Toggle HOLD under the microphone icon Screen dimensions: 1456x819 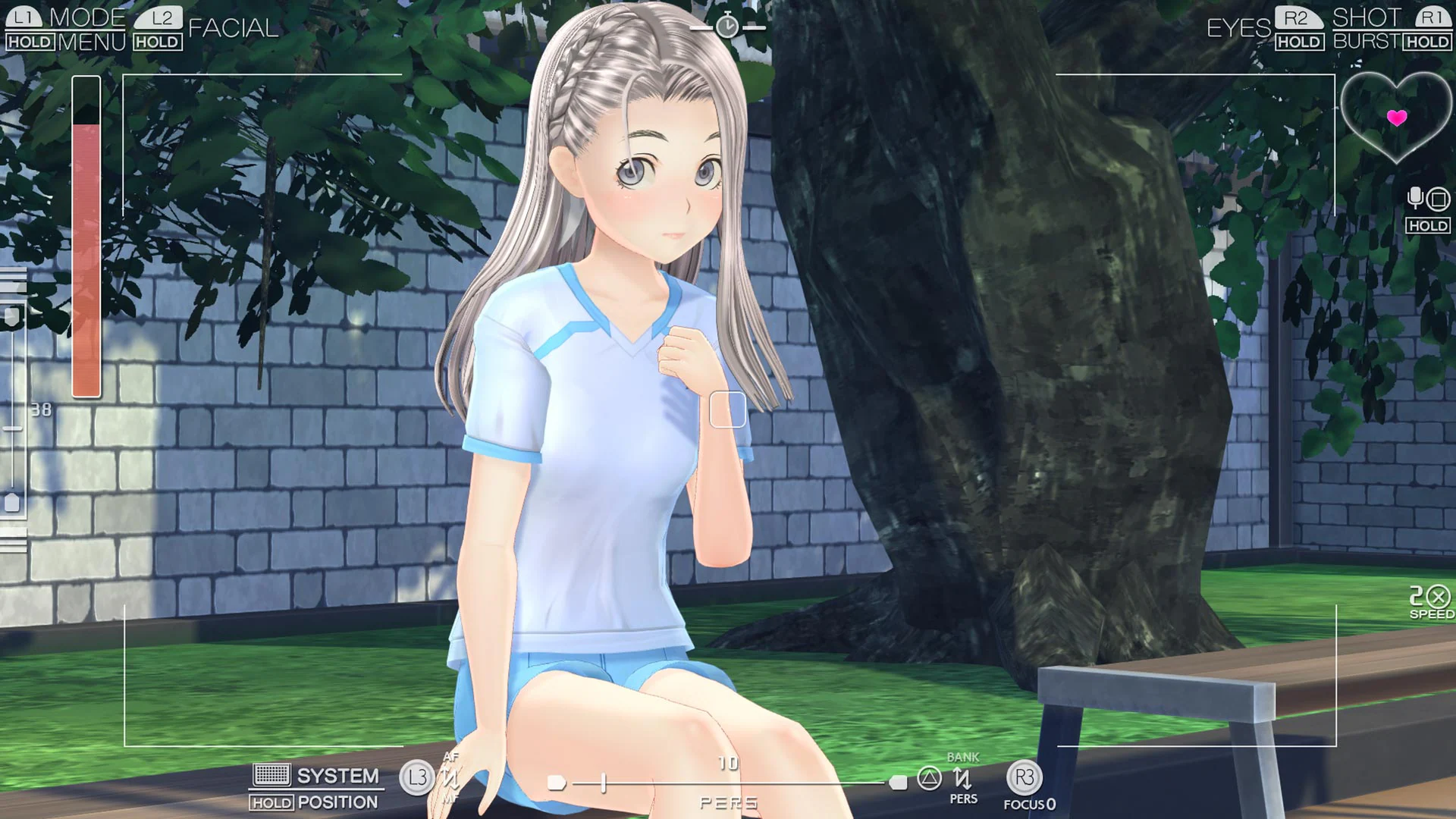pyautogui.click(x=1427, y=225)
